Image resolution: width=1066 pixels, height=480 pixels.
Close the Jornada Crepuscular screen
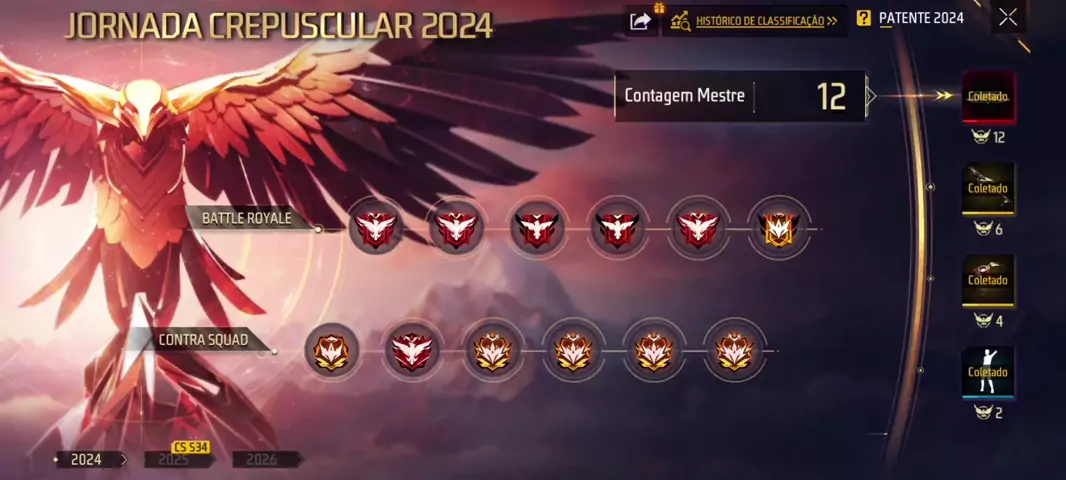click(x=1008, y=17)
